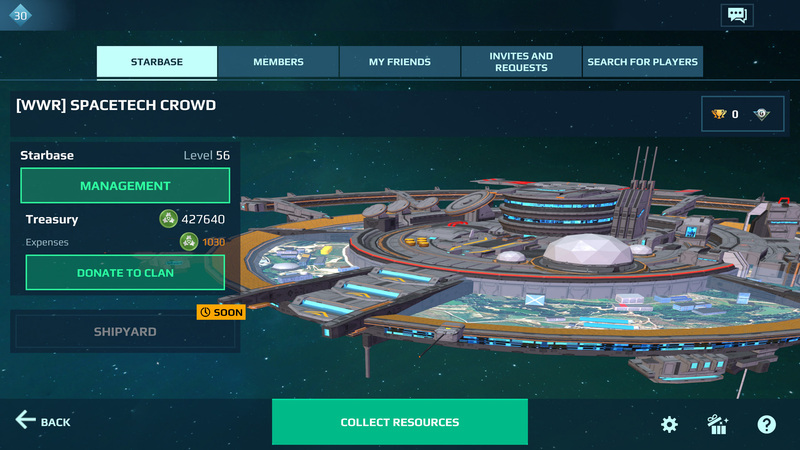The height and width of the screenshot is (450, 800).
Task: Open starbase Management
Action: (125, 186)
